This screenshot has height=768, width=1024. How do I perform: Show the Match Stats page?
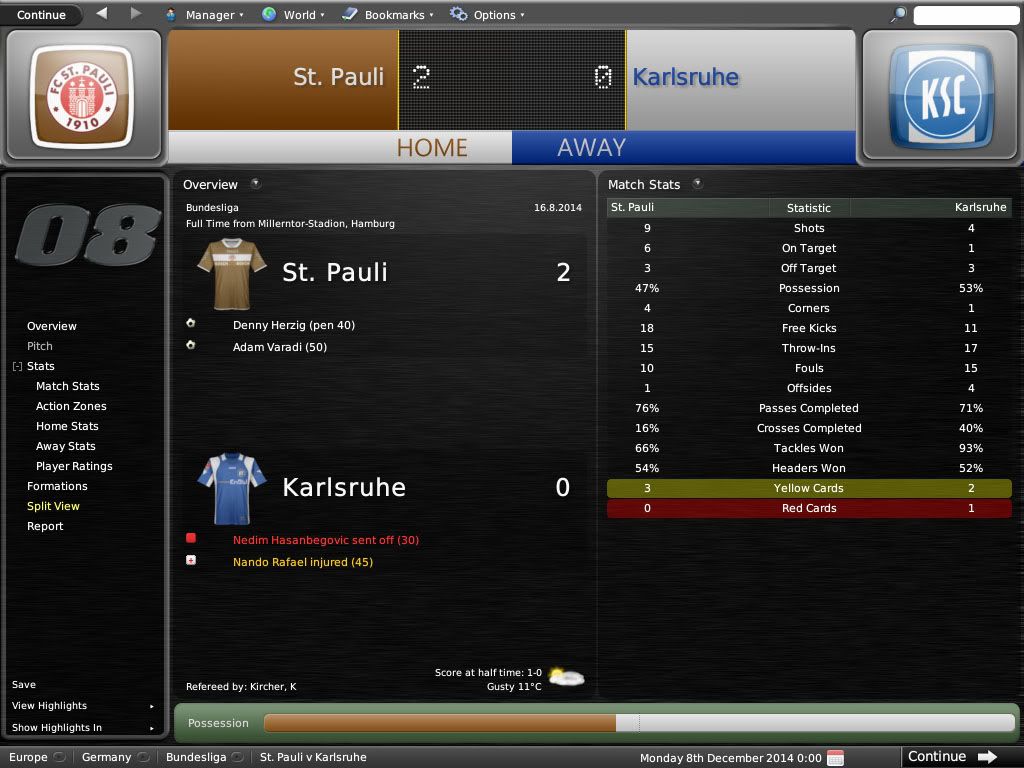(68, 386)
